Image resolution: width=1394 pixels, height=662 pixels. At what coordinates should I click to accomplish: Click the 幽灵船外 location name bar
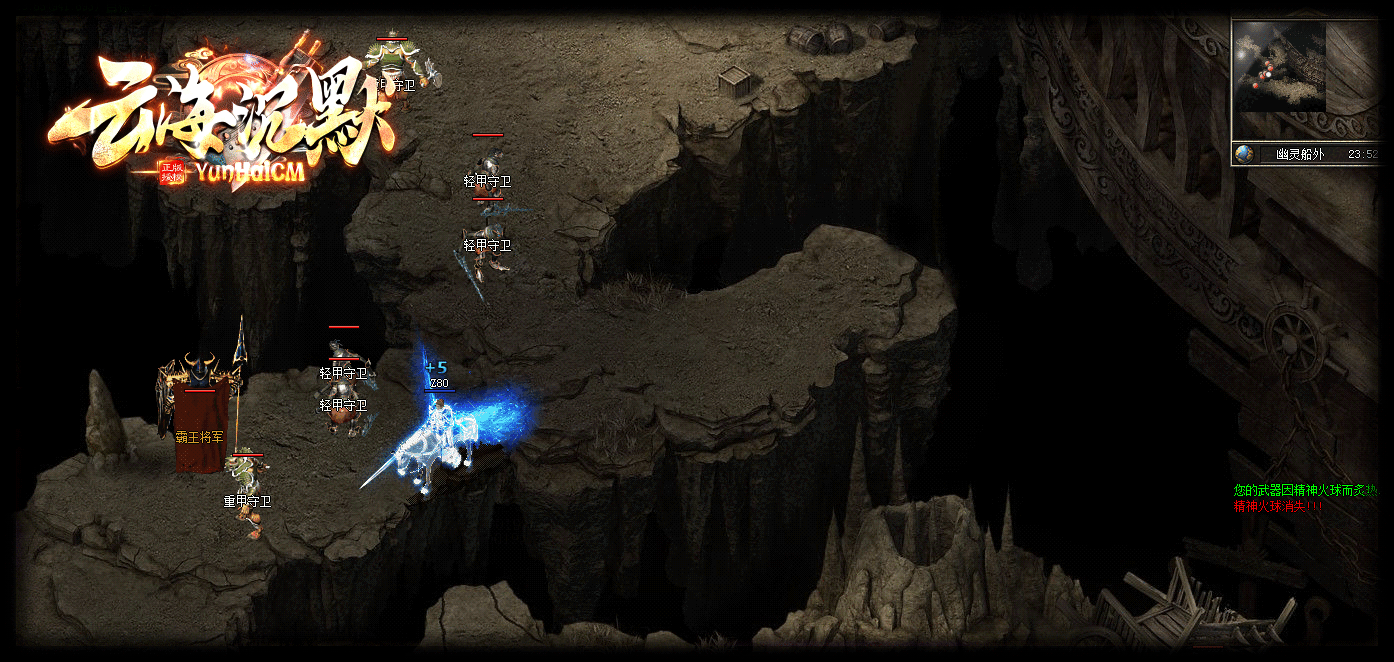click(x=1300, y=154)
